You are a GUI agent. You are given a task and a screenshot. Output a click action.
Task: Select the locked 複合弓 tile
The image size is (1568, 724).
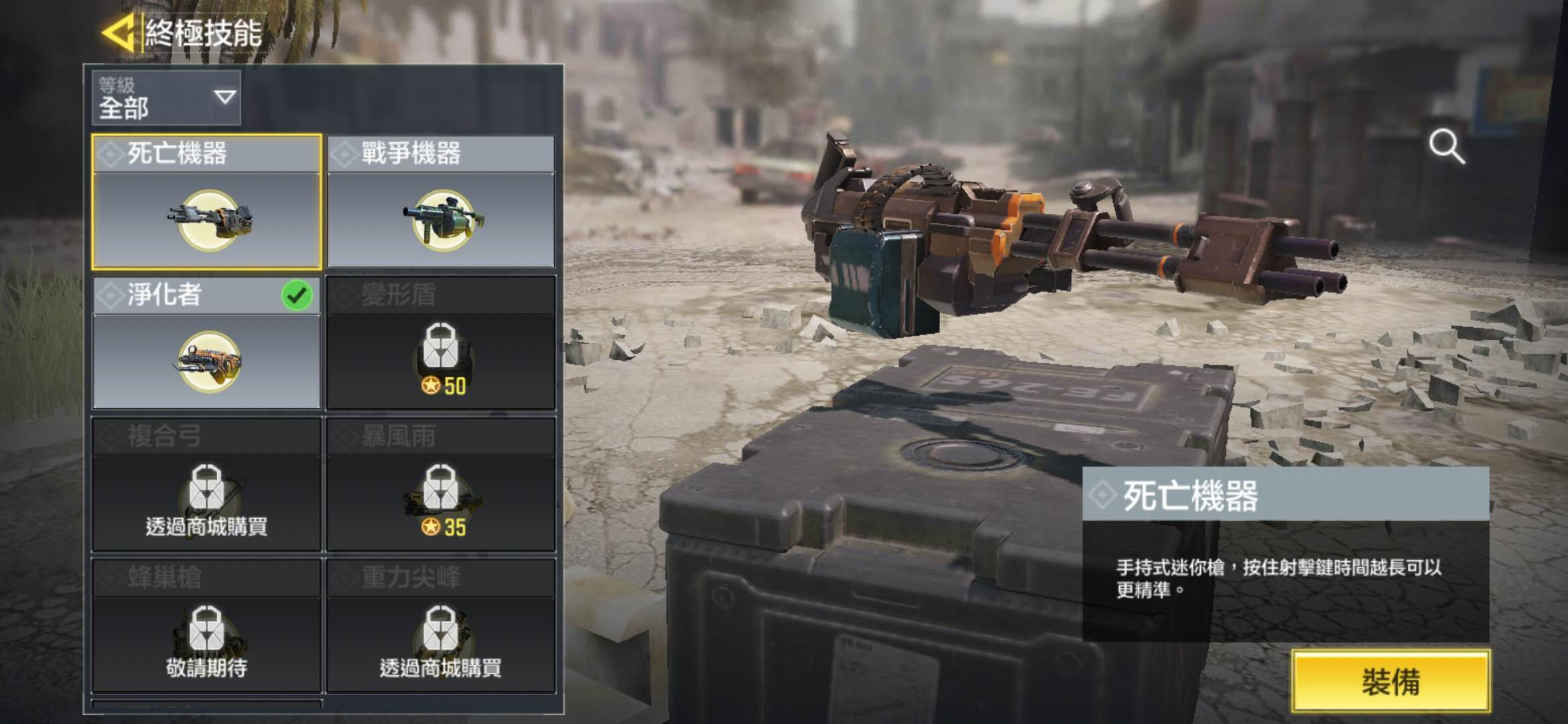206,484
